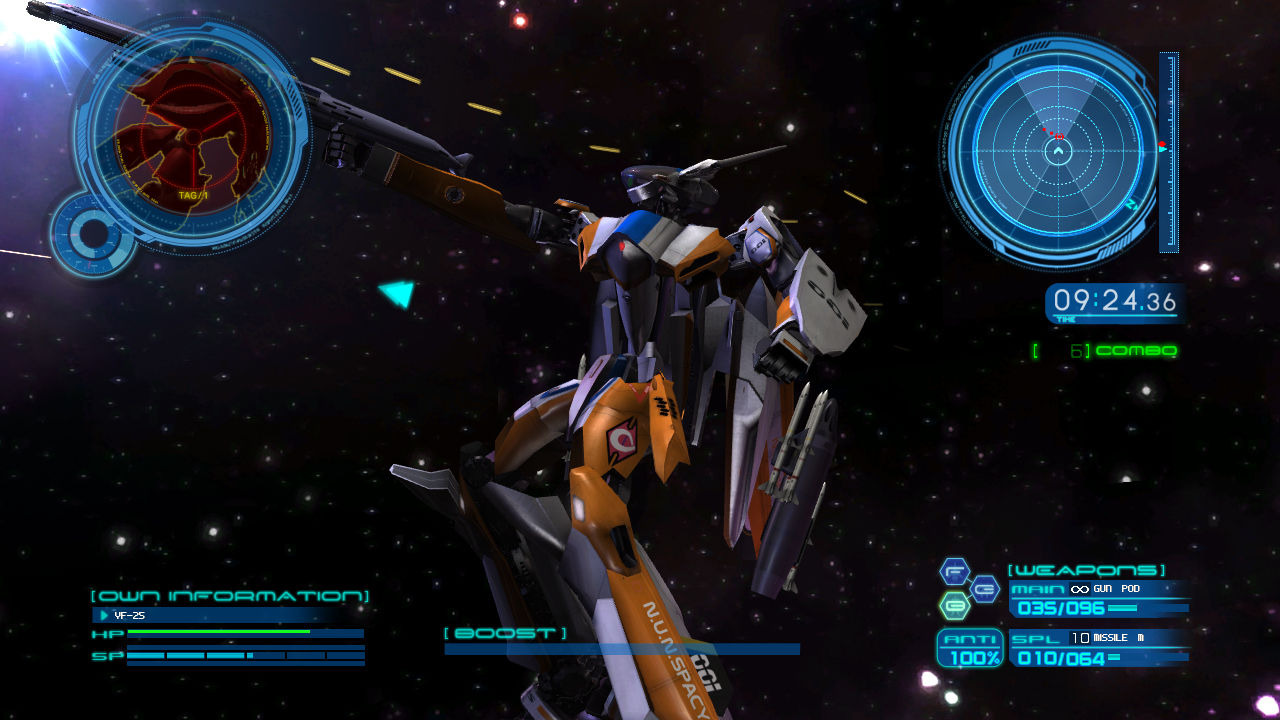1280x720 pixels.
Task: Choose the highlighted B mode hexagon
Action: point(955,605)
